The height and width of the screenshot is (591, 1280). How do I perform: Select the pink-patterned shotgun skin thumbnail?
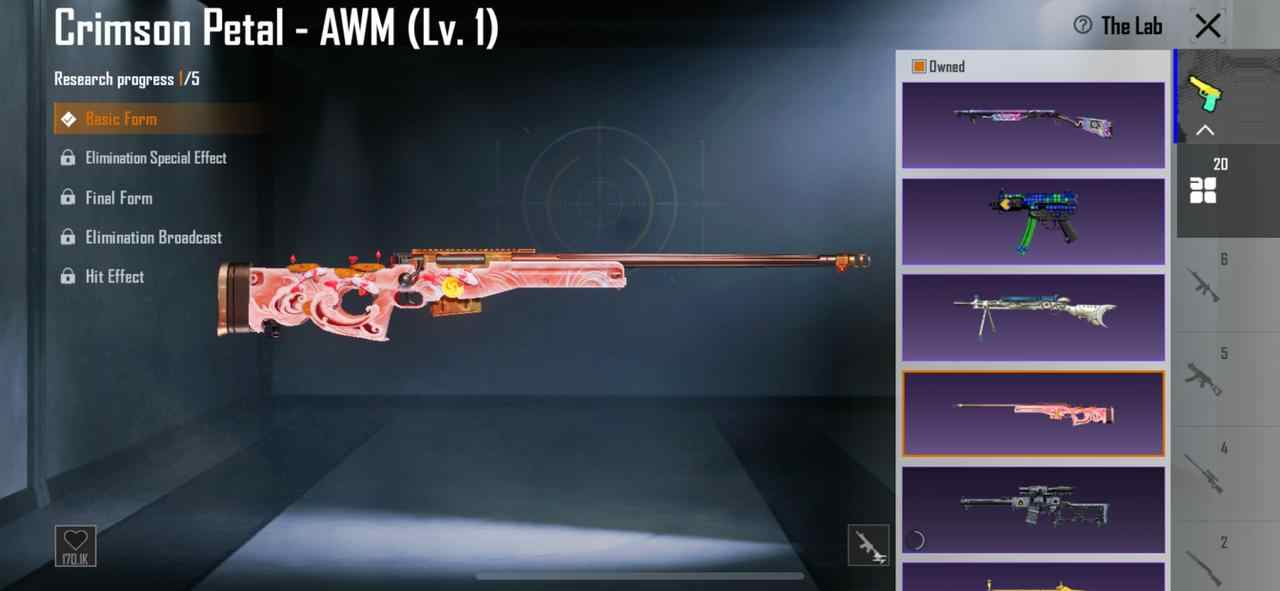pyautogui.click(x=1033, y=124)
